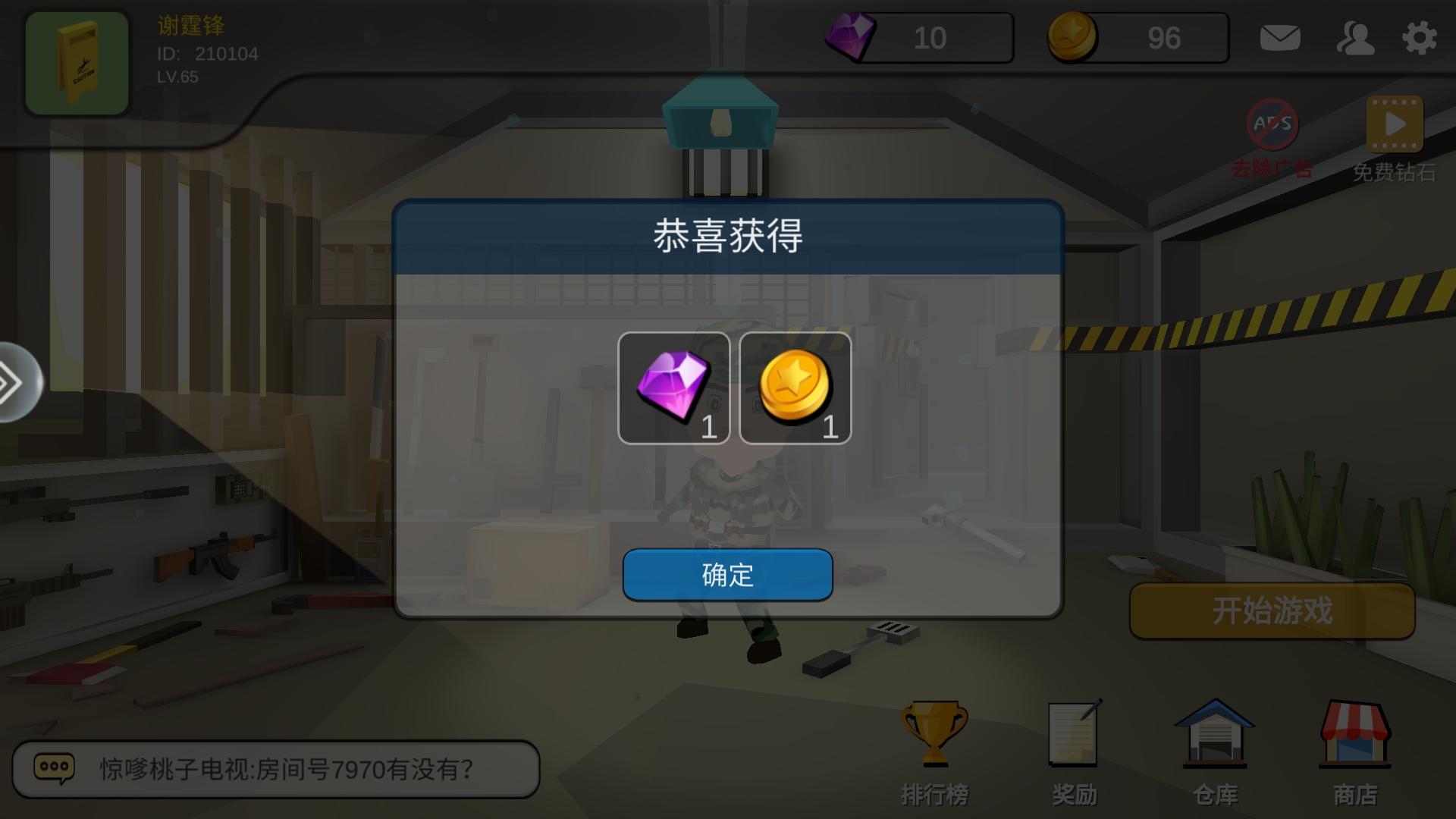Click the player name 谢霆锋
The height and width of the screenshot is (819, 1456).
[x=190, y=24]
